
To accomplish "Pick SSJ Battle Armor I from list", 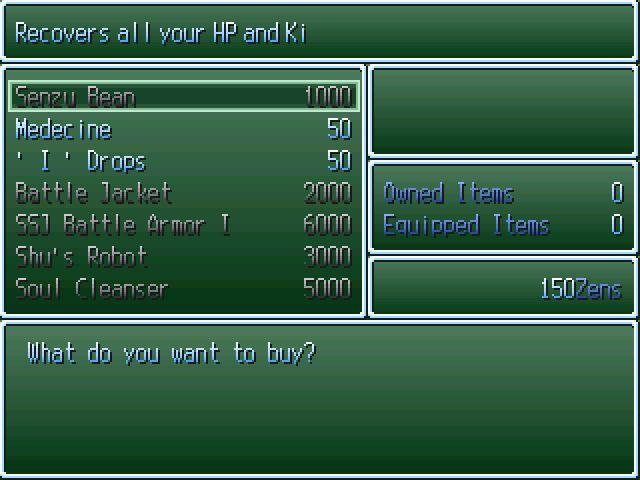I will coord(183,225).
